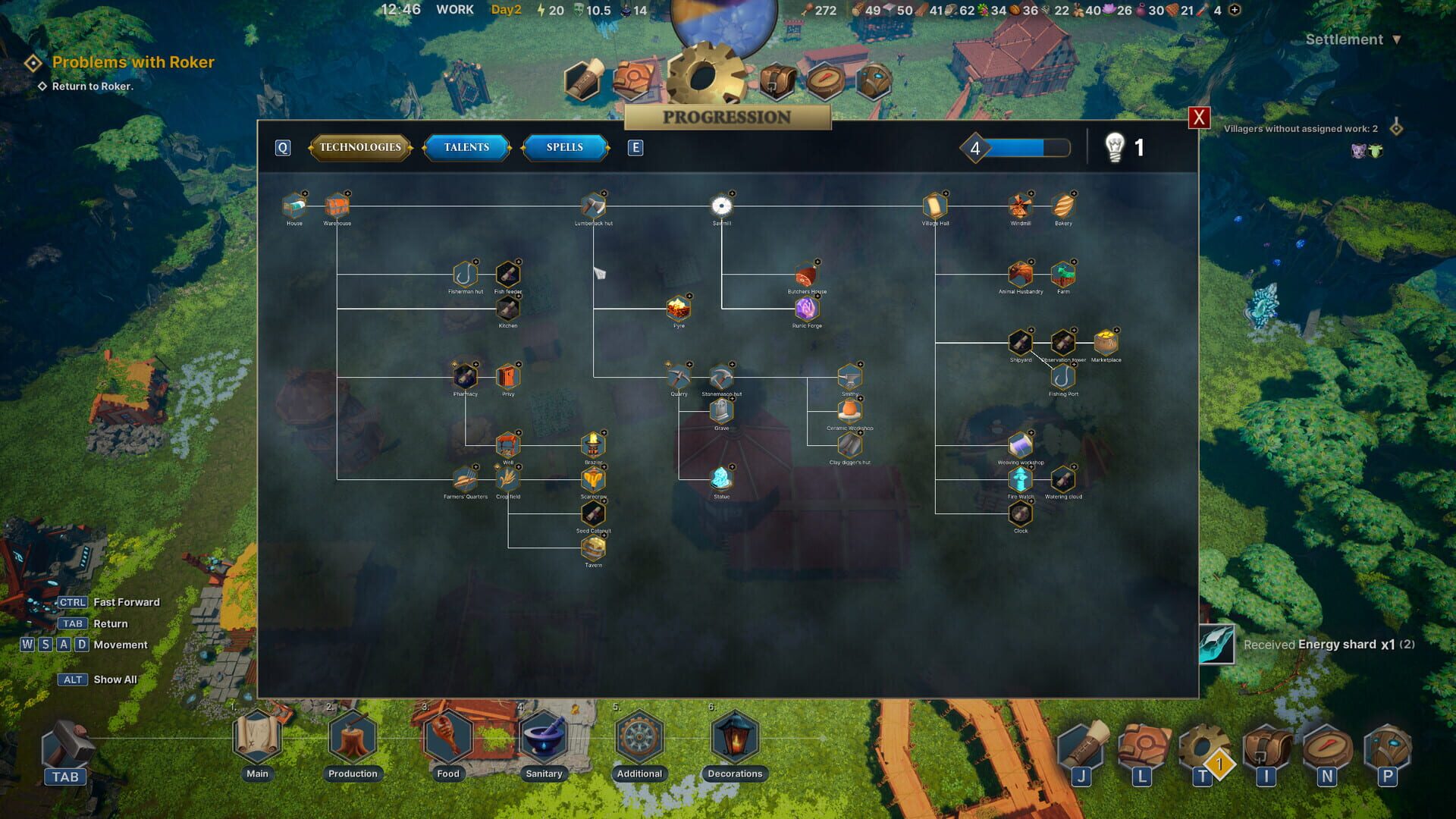
Task: View the Runic Forge node
Action: (806, 308)
